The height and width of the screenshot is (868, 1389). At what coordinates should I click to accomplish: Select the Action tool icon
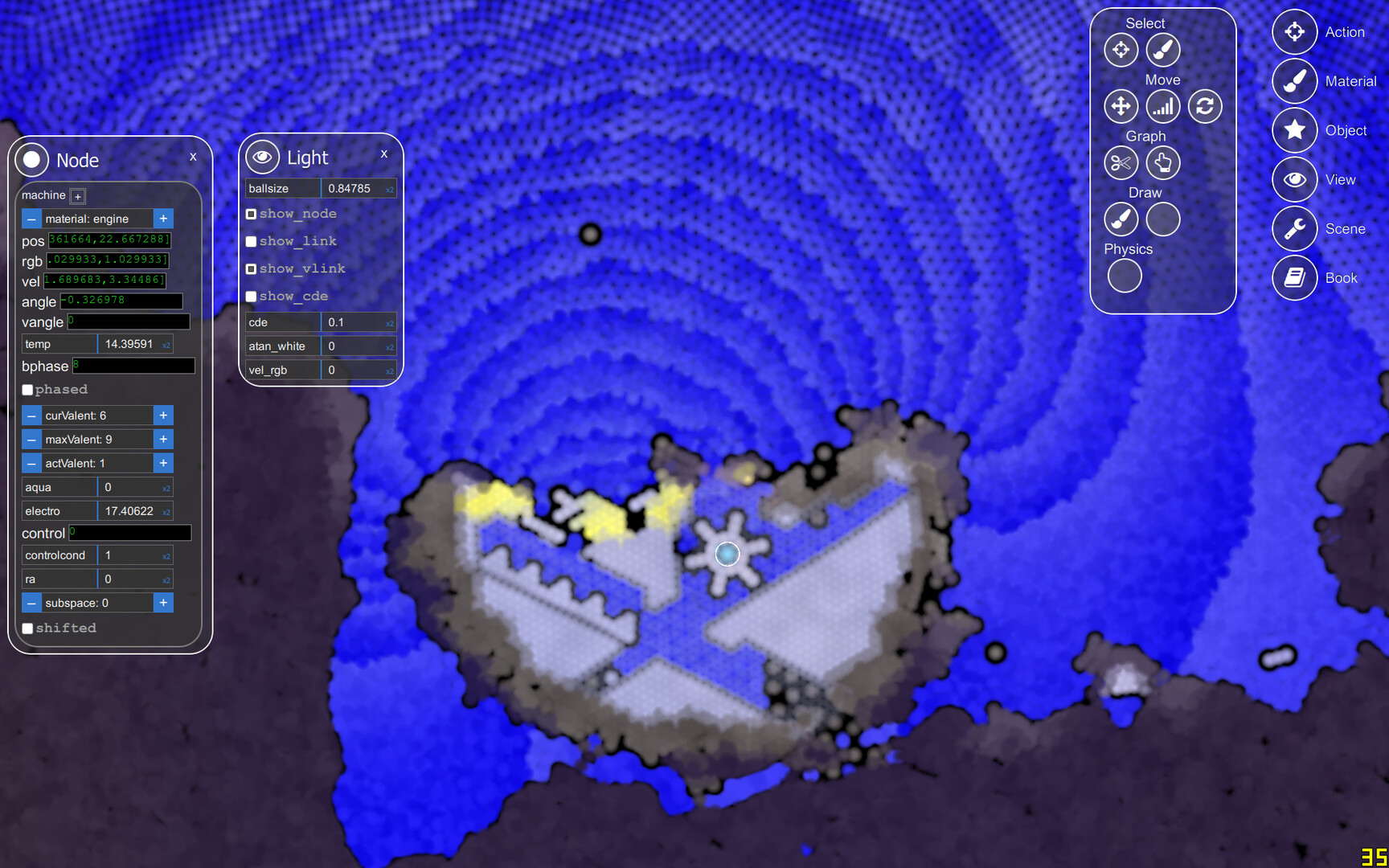(1294, 32)
